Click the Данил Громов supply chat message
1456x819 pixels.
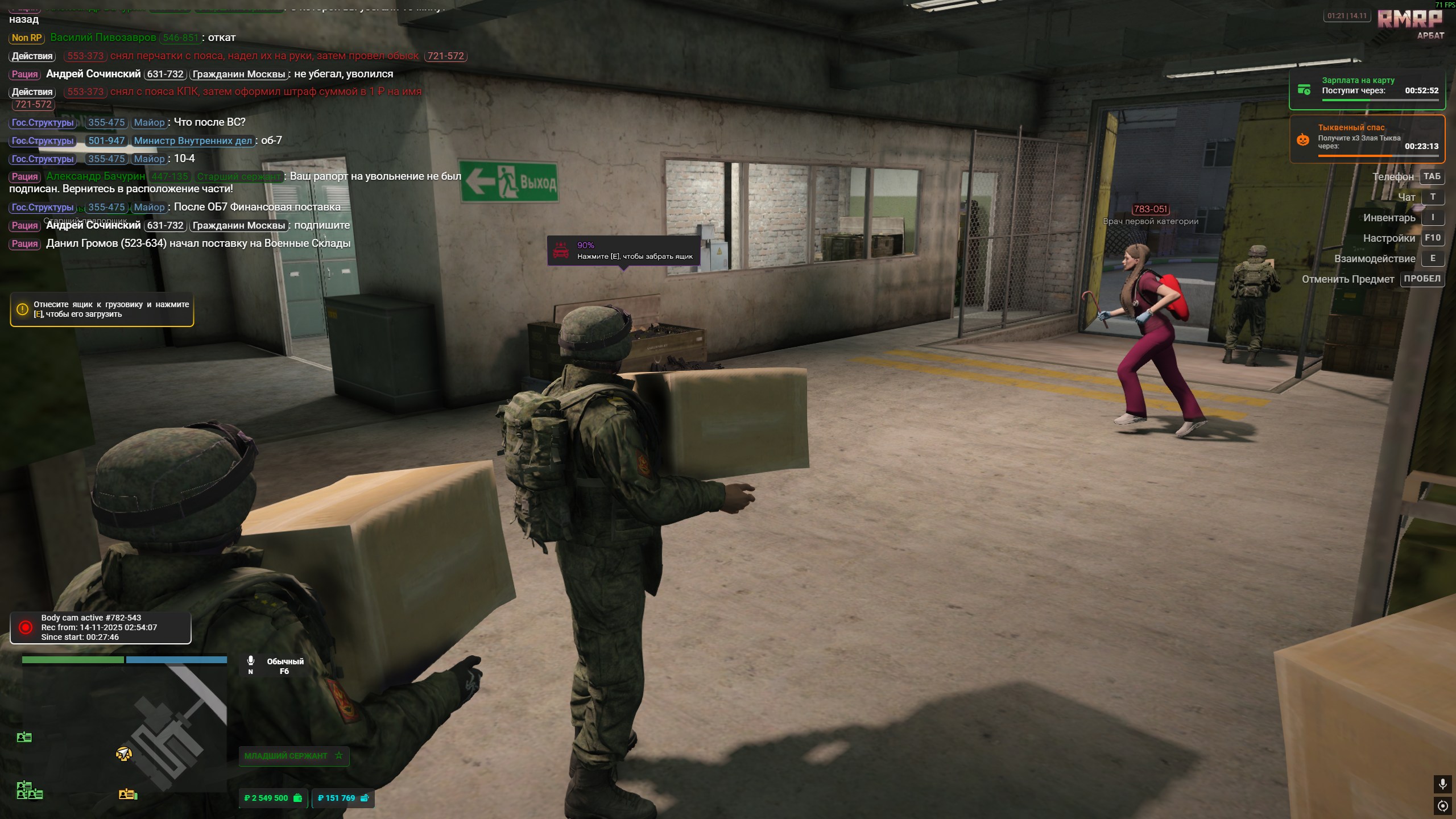(x=198, y=243)
